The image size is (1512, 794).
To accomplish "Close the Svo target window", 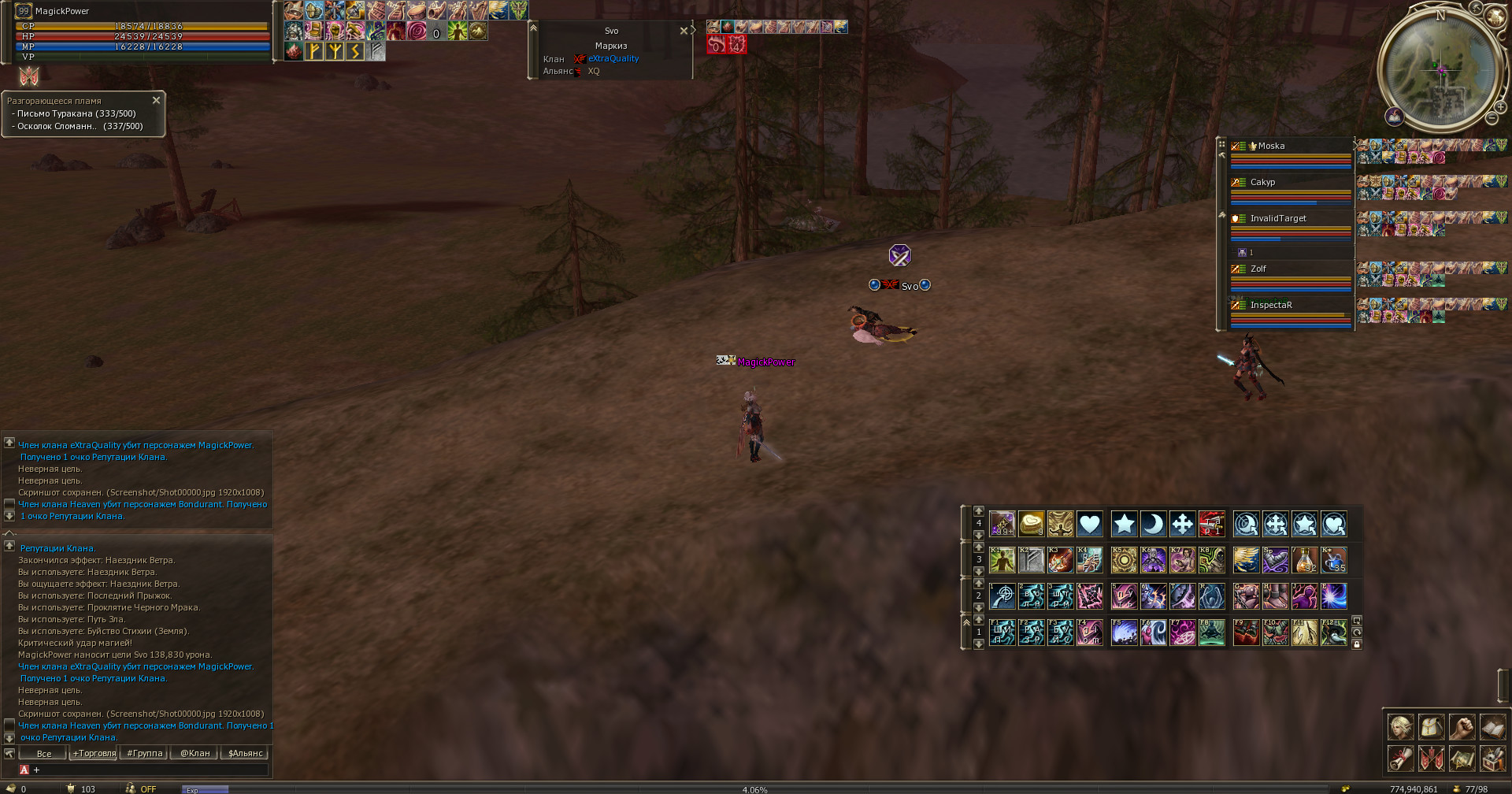I will click(683, 31).
